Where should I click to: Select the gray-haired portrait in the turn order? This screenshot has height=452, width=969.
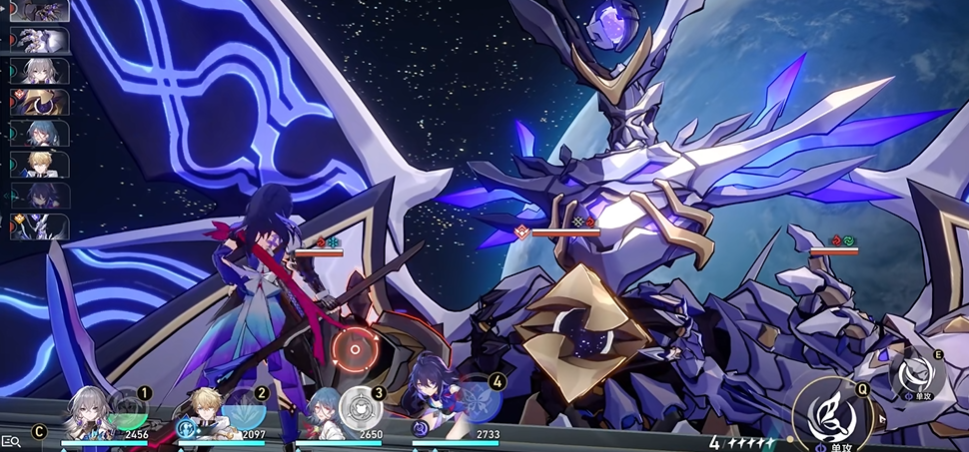(x=40, y=71)
